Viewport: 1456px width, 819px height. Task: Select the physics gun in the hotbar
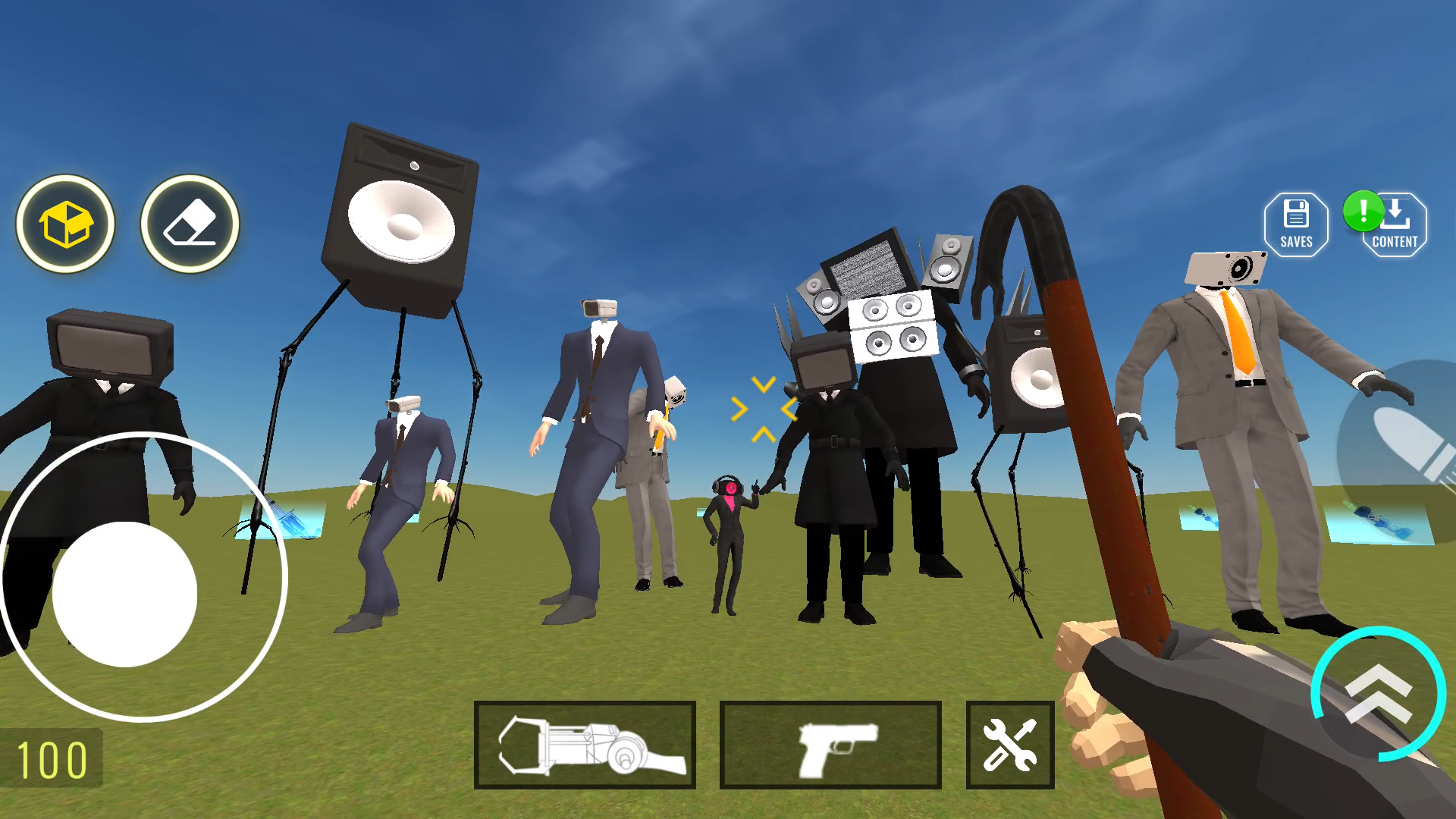point(585,744)
